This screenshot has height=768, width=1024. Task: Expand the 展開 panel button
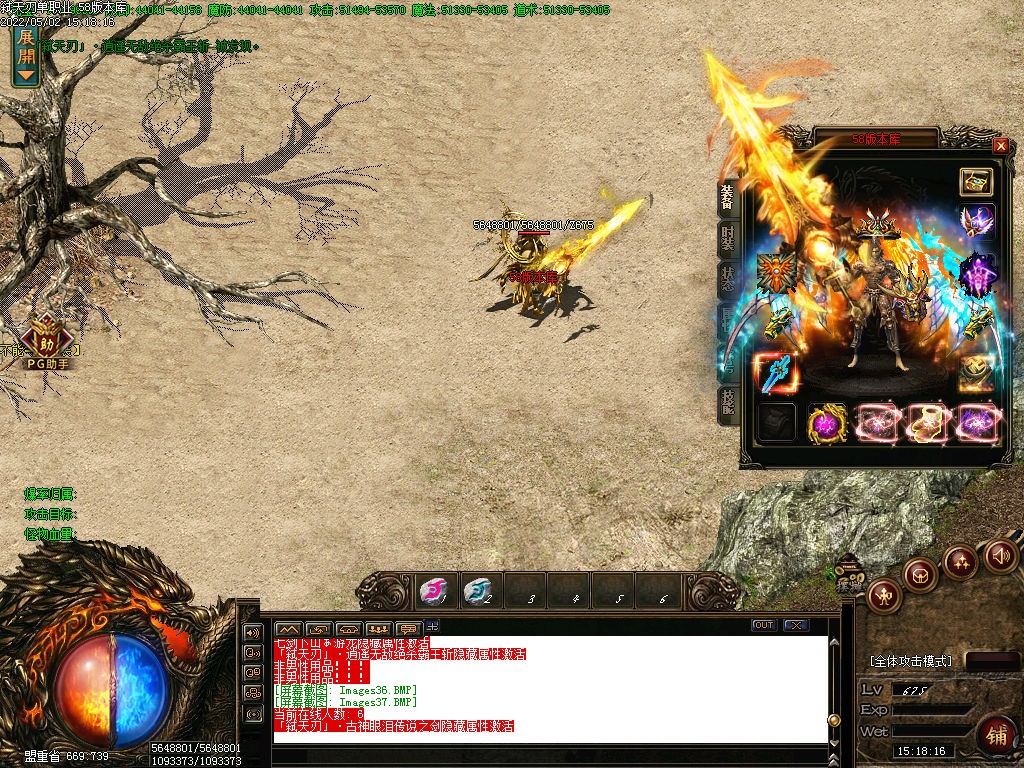click(26, 55)
